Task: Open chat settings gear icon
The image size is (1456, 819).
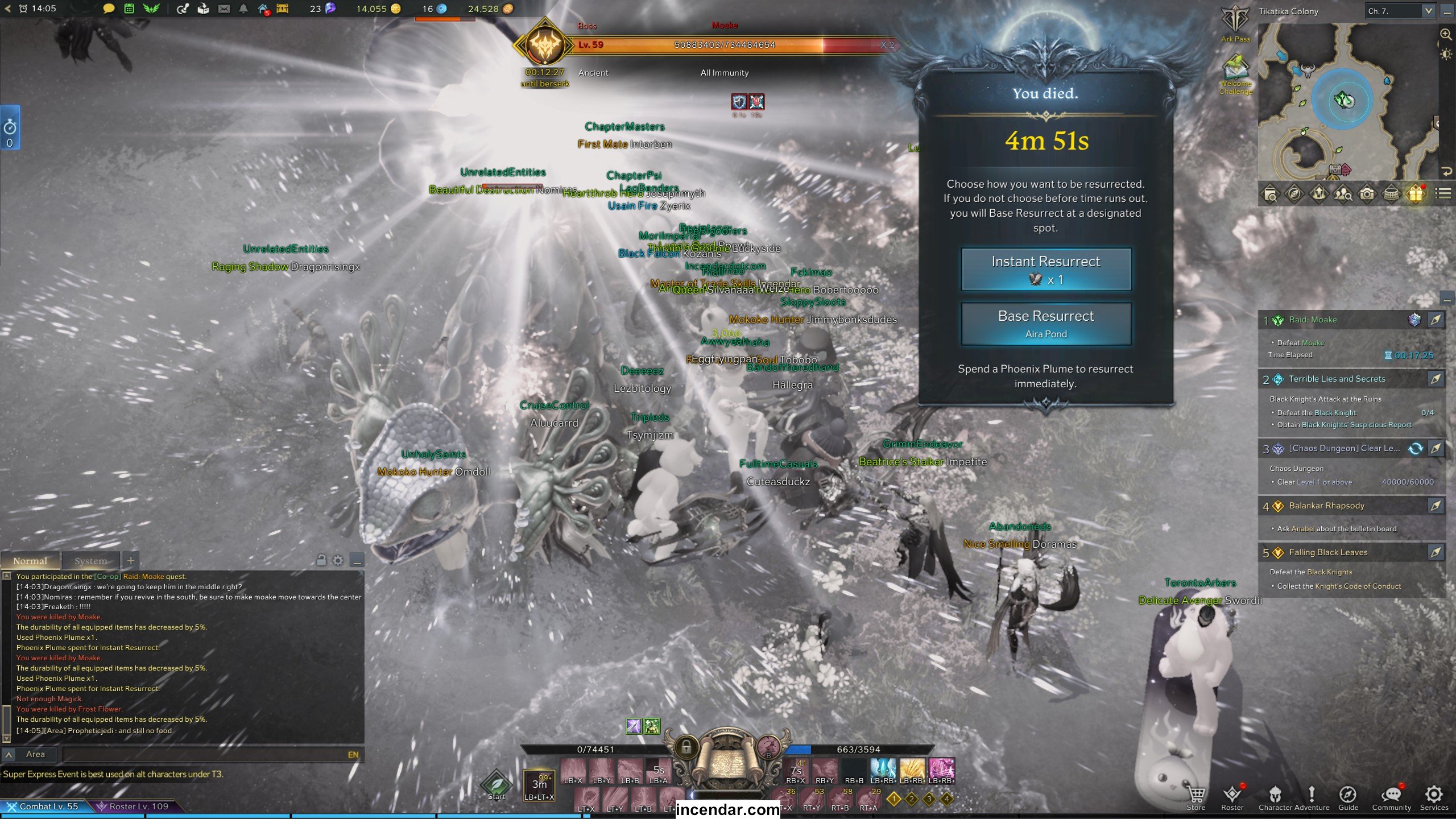Action: [x=338, y=561]
